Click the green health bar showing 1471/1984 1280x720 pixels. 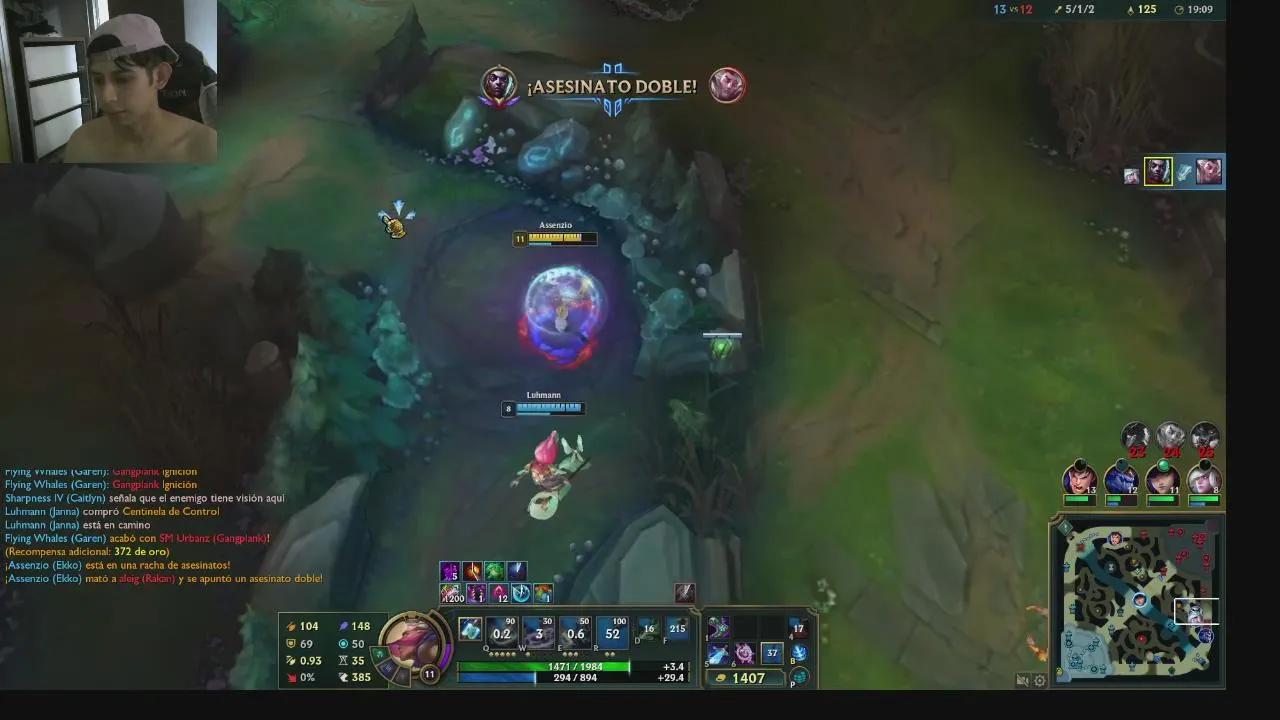[574, 666]
